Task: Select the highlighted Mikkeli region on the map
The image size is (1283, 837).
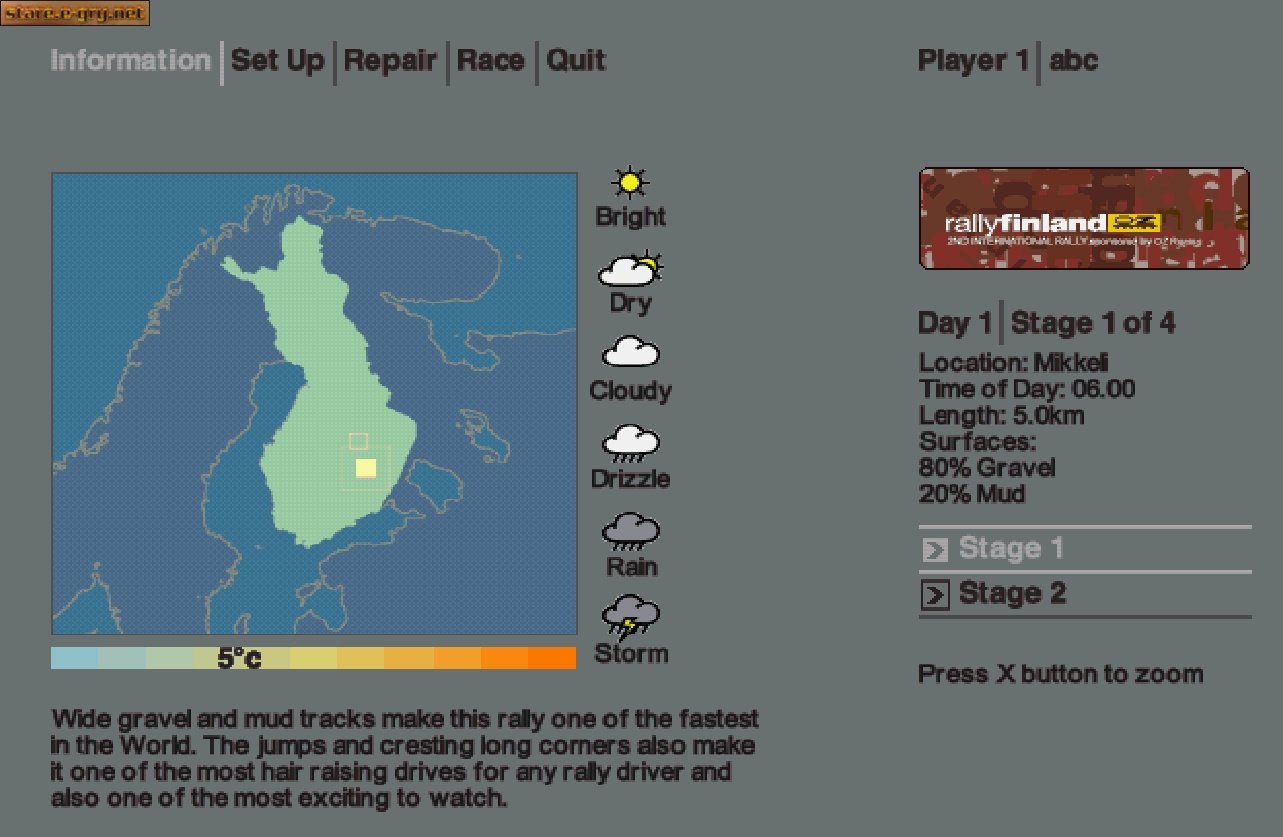Action: (x=366, y=466)
